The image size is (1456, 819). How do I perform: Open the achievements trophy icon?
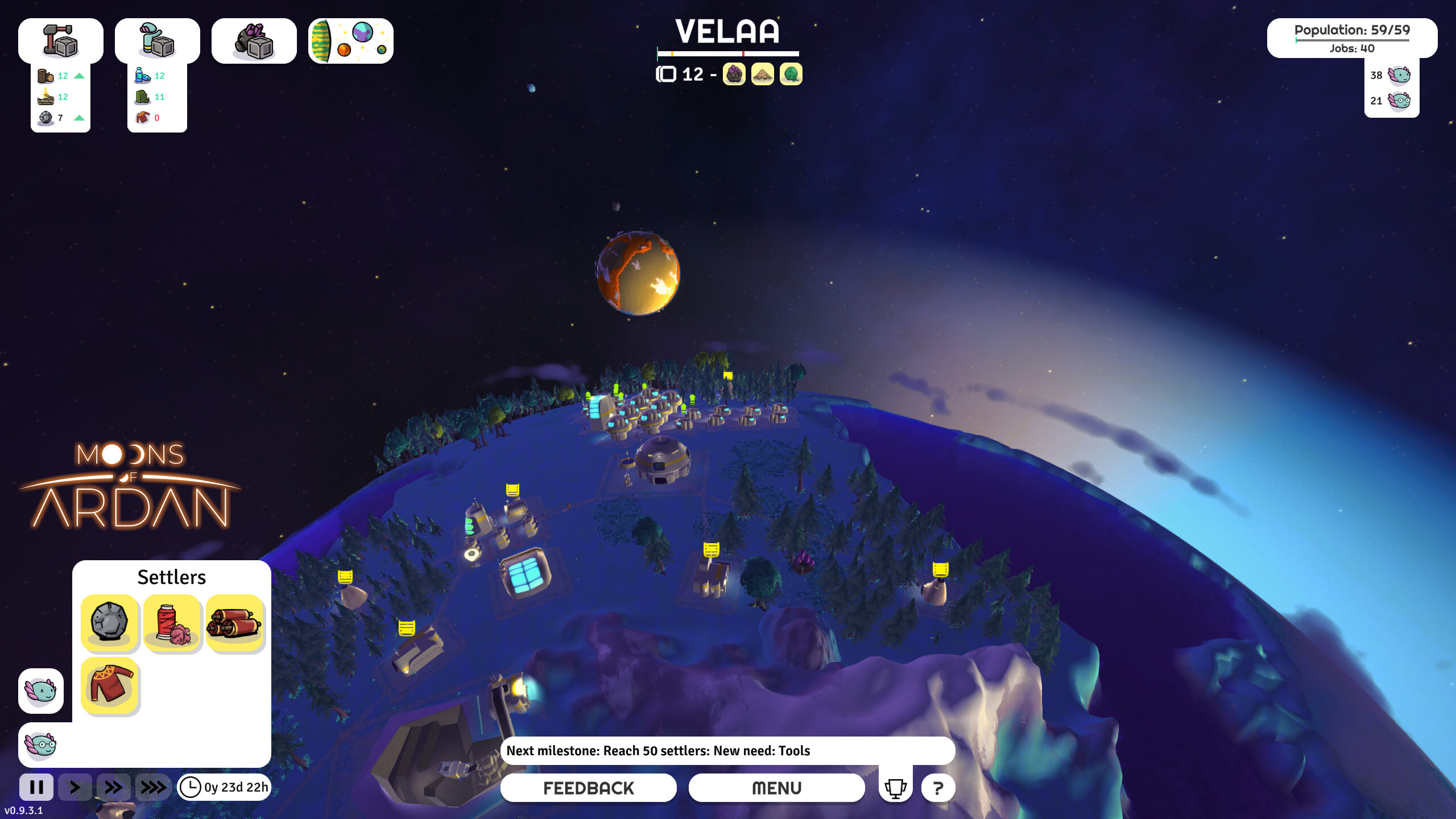tap(896, 788)
